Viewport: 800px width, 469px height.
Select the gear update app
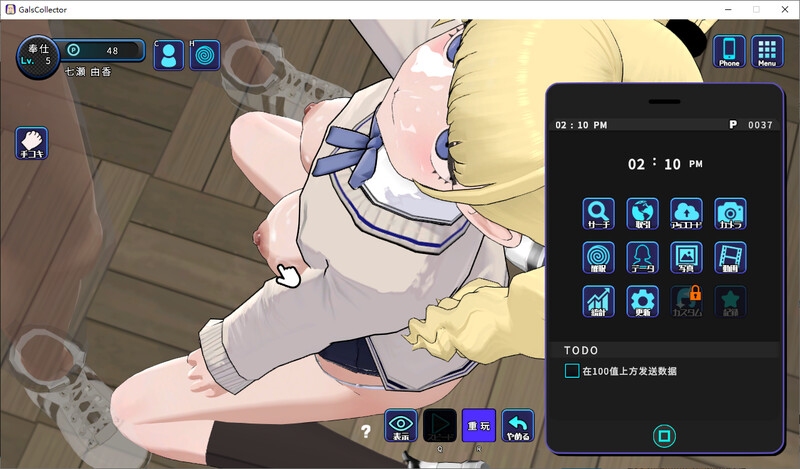642,302
